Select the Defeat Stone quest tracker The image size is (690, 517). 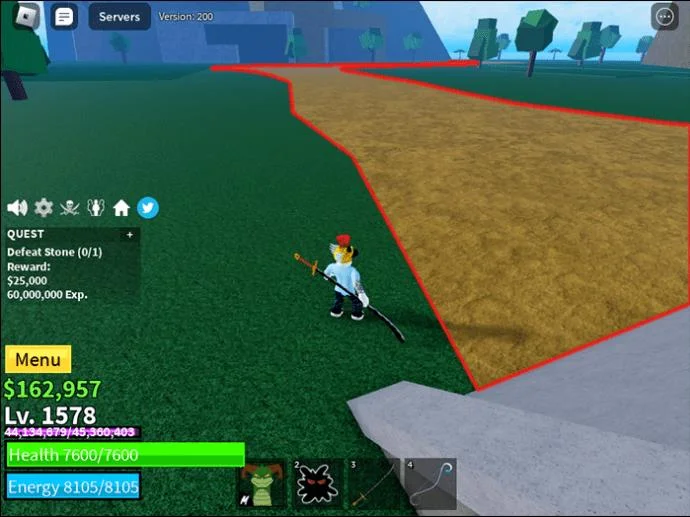[x=55, y=252]
